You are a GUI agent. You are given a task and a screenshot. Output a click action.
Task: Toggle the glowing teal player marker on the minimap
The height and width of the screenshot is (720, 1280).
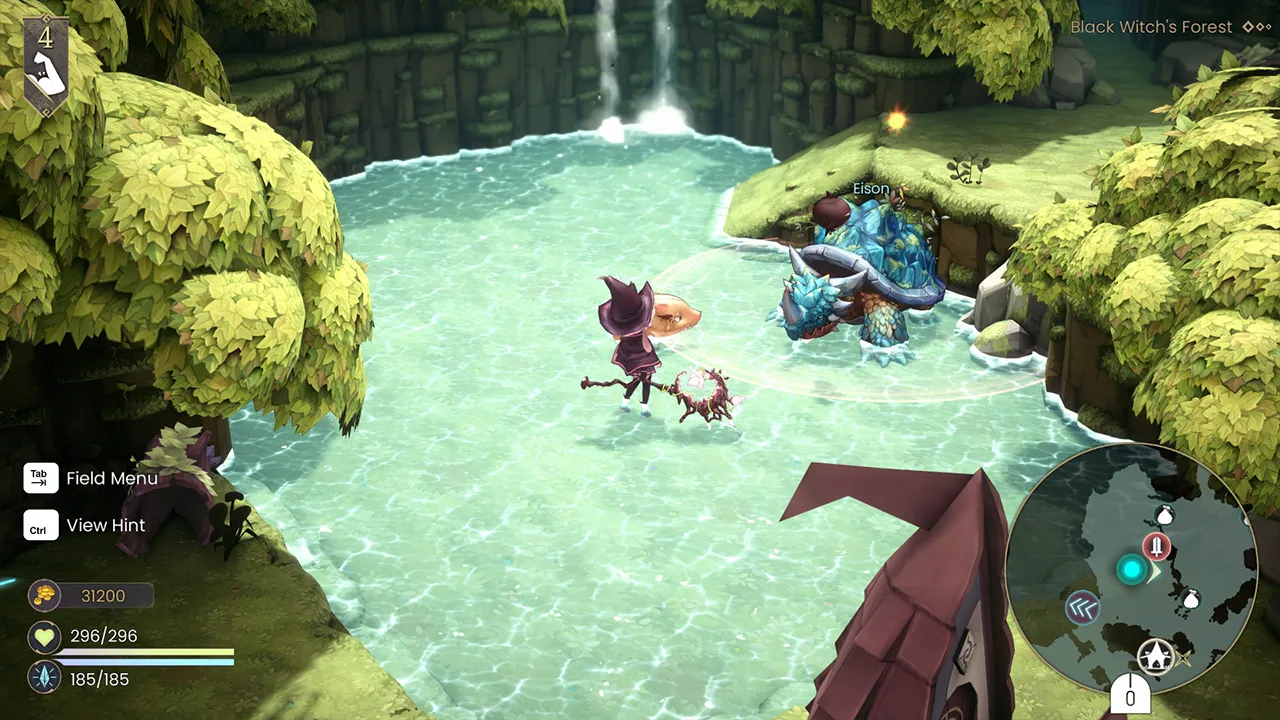(1131, 568)
